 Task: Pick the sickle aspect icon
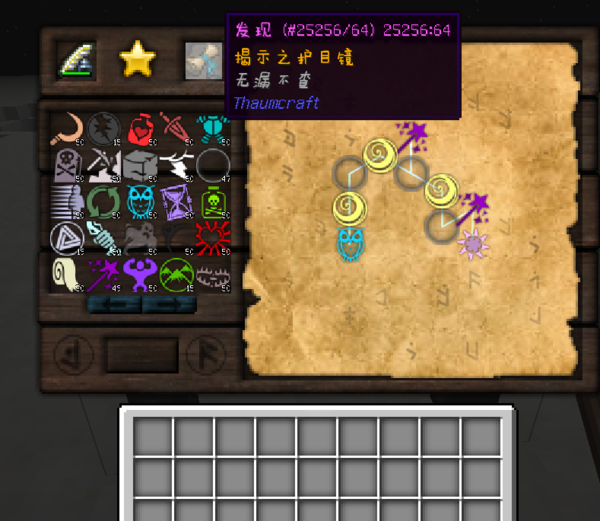(x=66, y=126)
